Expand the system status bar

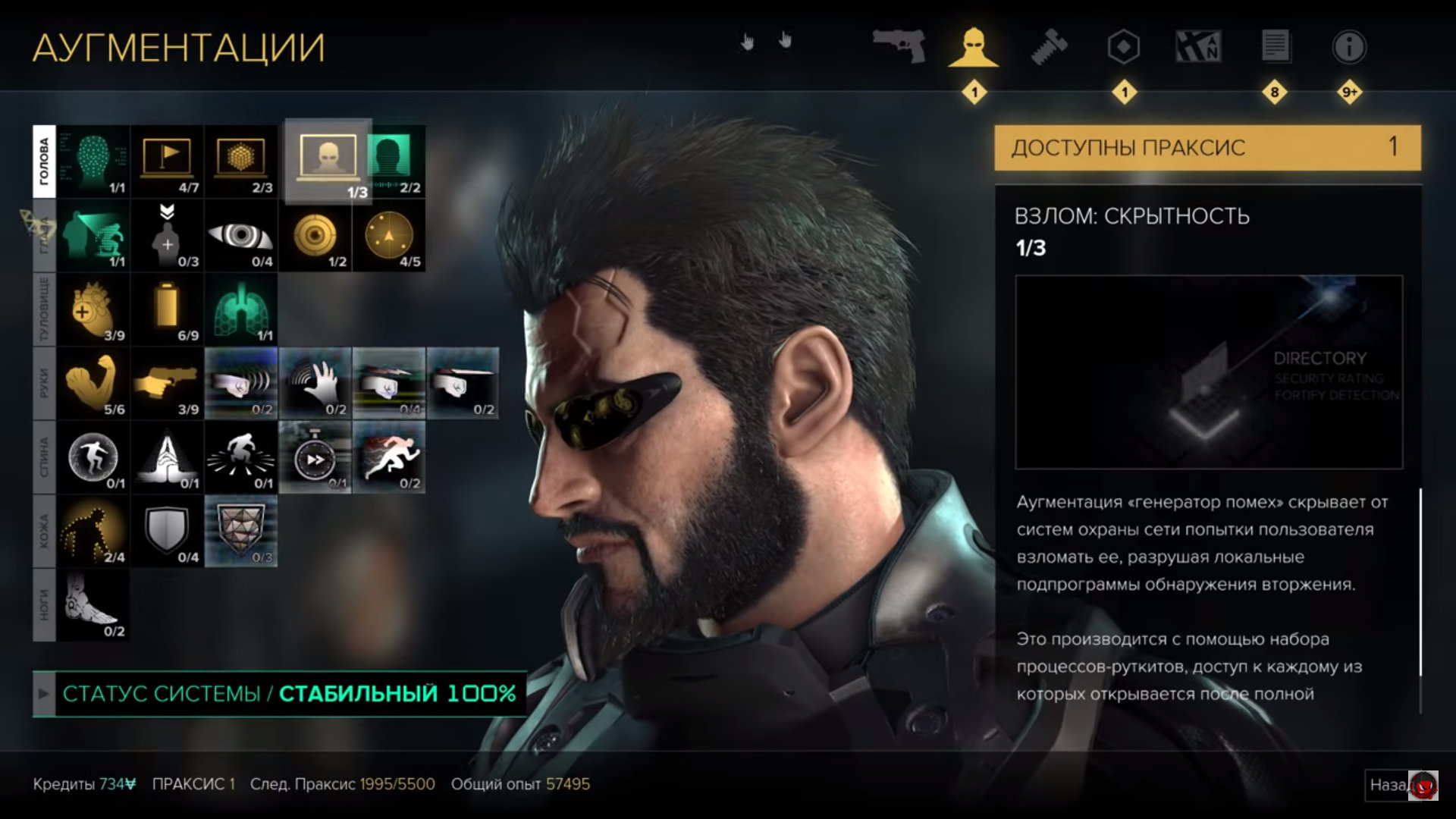[x=44, y=694]
